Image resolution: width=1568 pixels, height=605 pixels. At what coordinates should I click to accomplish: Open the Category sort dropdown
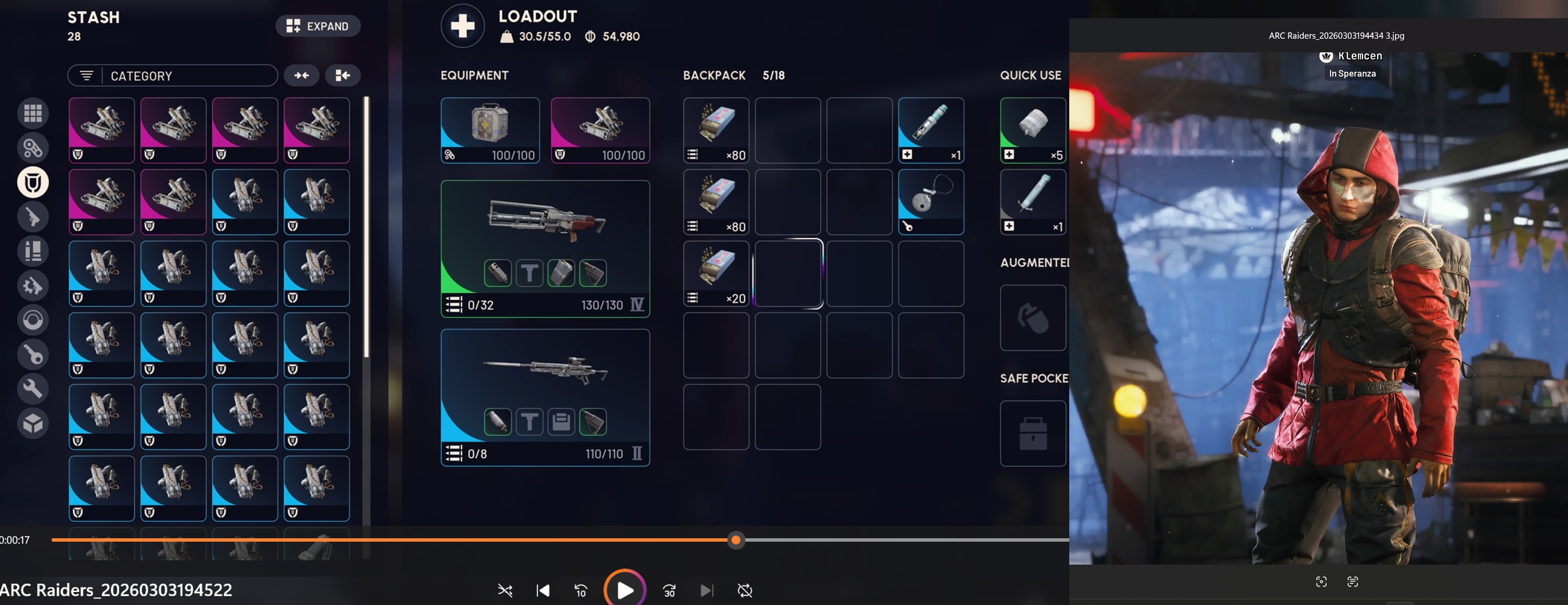pyautogui.click(x=173, y=76)
